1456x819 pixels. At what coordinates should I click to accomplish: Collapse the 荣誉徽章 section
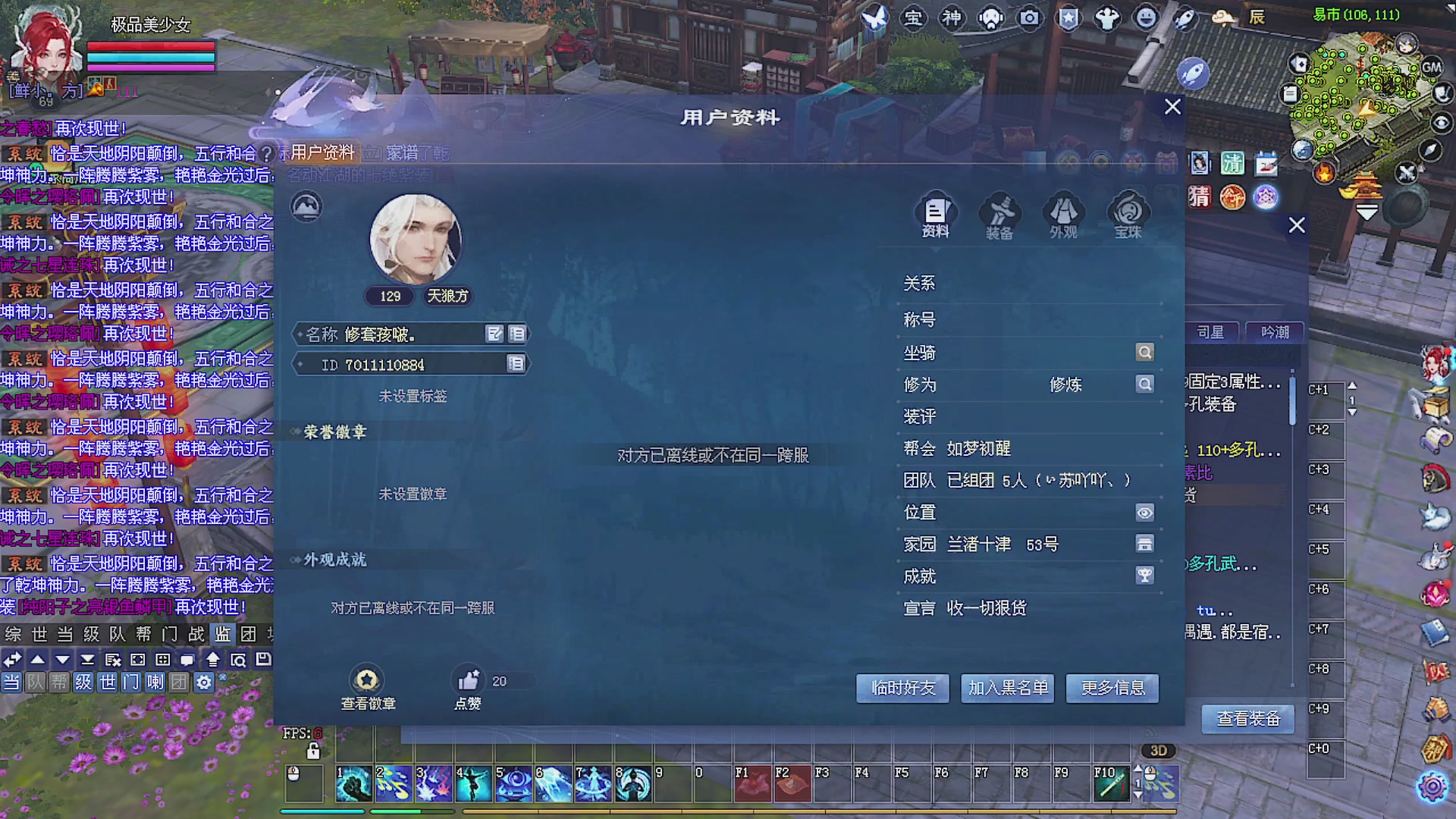294,431
